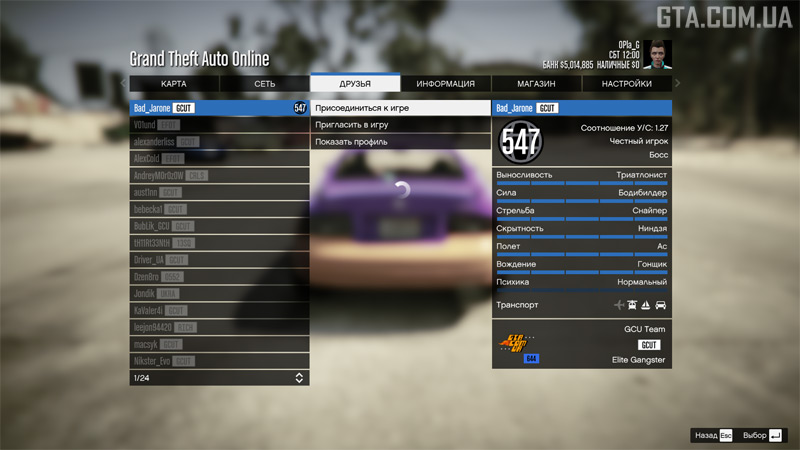The width and height of the screenshot is (800, 450).
Task: Select Пригласить в игру option
Action: 400,125
